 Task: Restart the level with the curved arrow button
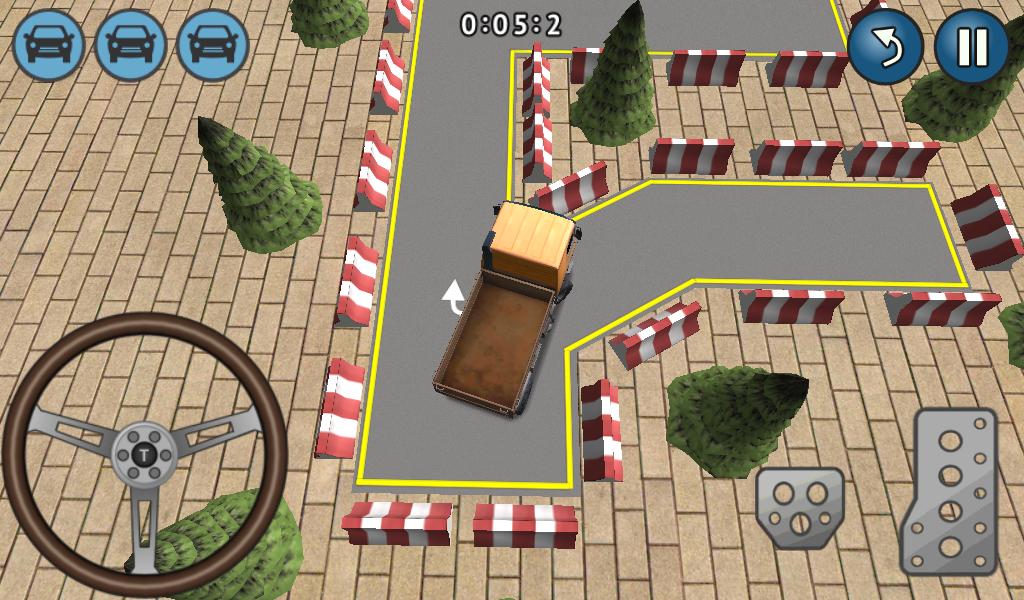[885, 46]
